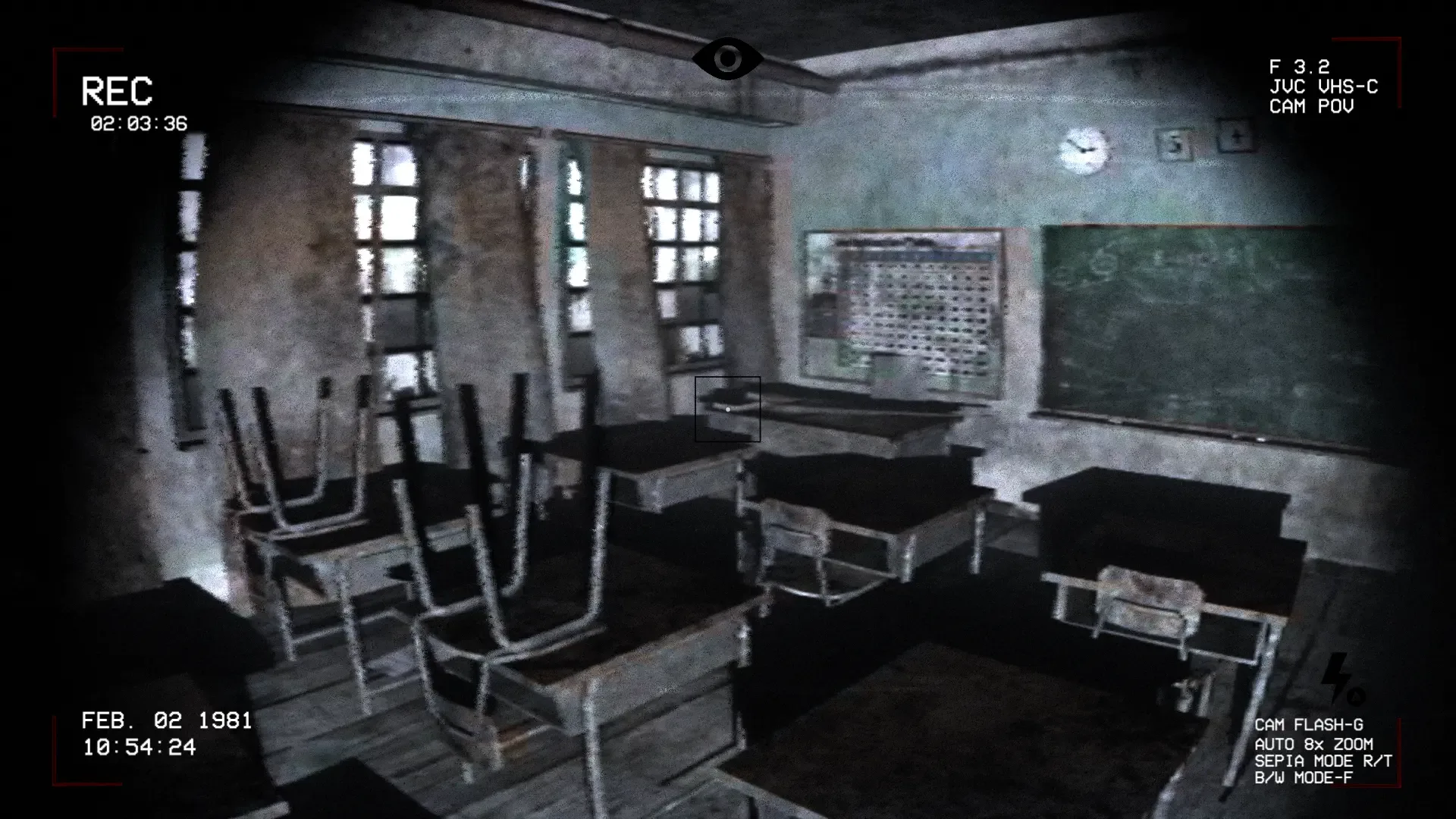Expand the JVC VHS-C format option

(x=1323, y=87)
